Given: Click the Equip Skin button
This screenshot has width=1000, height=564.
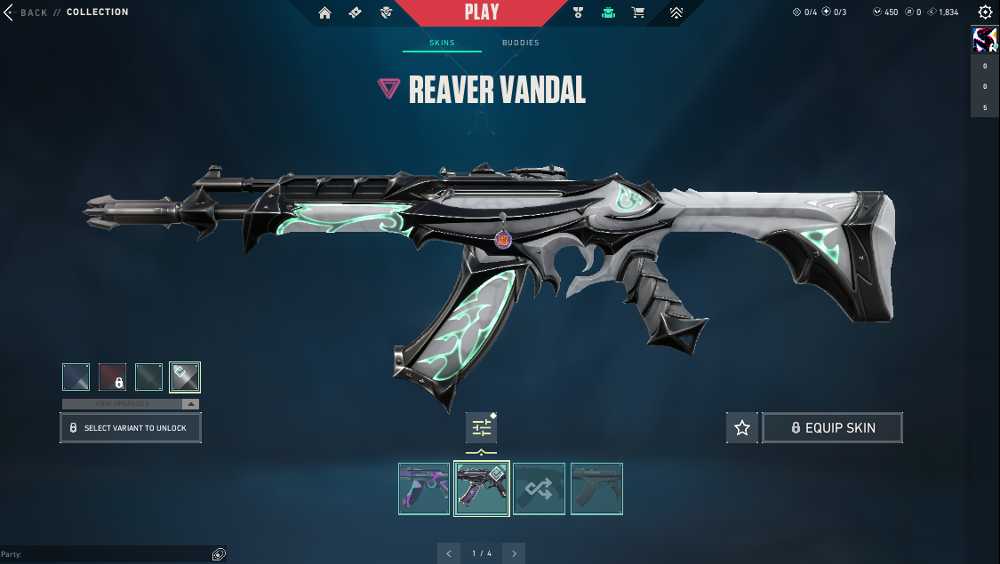Looking at the screenshot, I should [832, 428].
